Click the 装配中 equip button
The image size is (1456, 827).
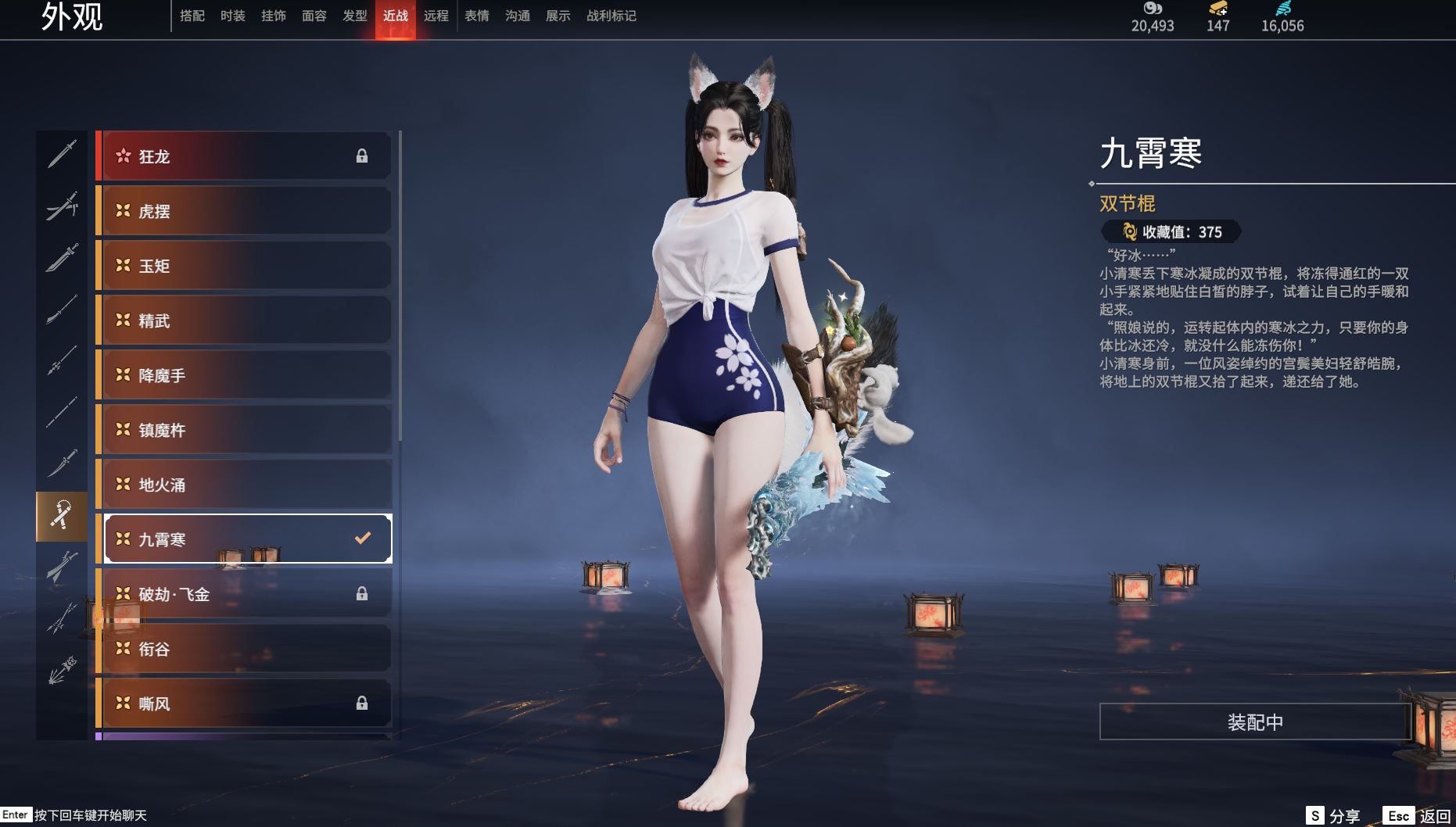tap(1254, 721)
